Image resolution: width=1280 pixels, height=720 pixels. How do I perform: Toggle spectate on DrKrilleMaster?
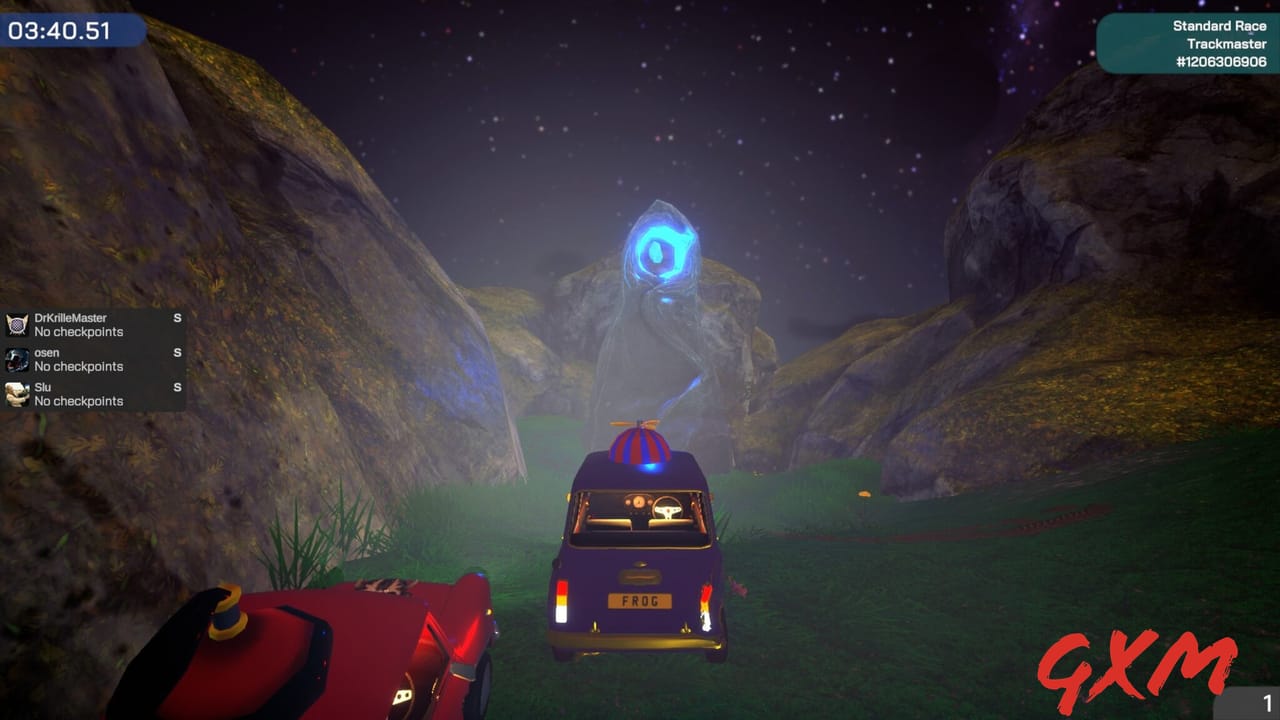click(x=176, y=317)
